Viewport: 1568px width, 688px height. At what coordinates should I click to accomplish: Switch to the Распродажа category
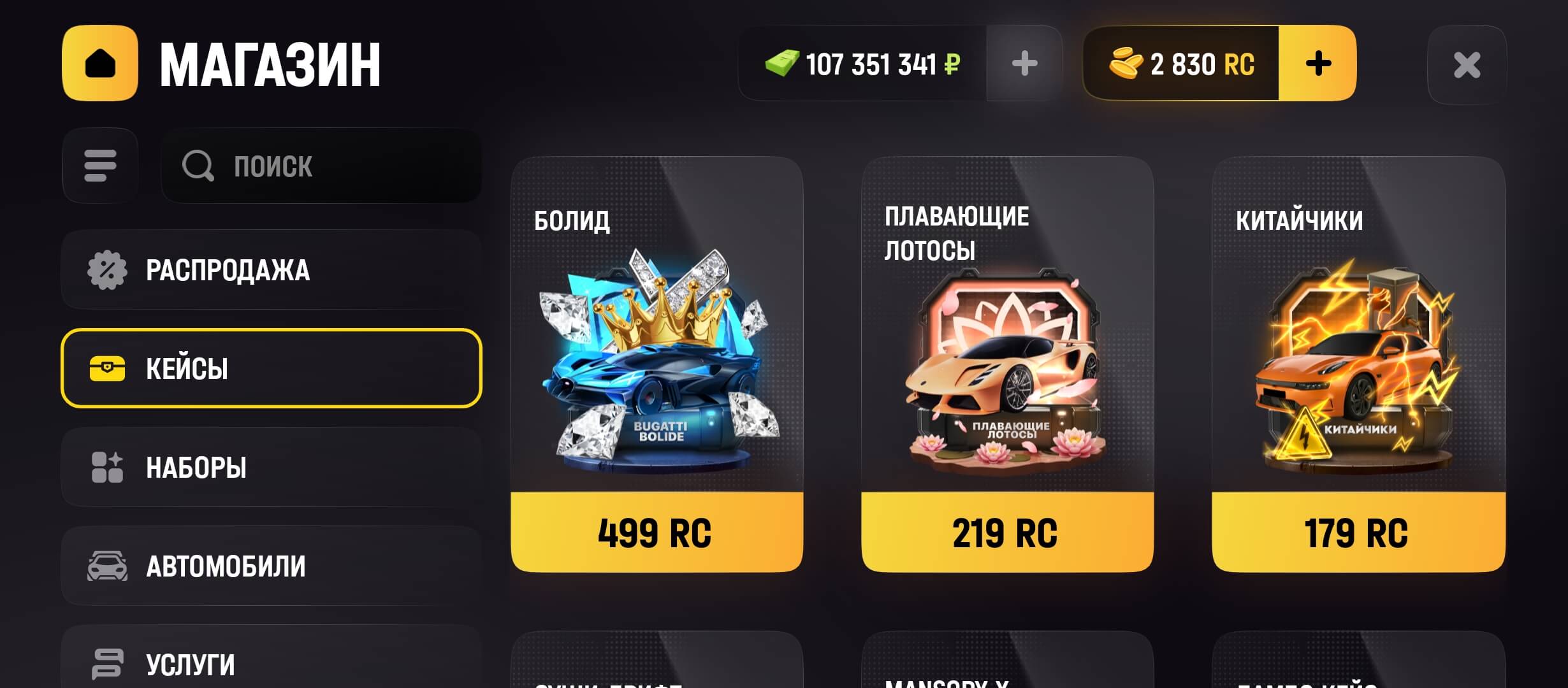[272, 269]
